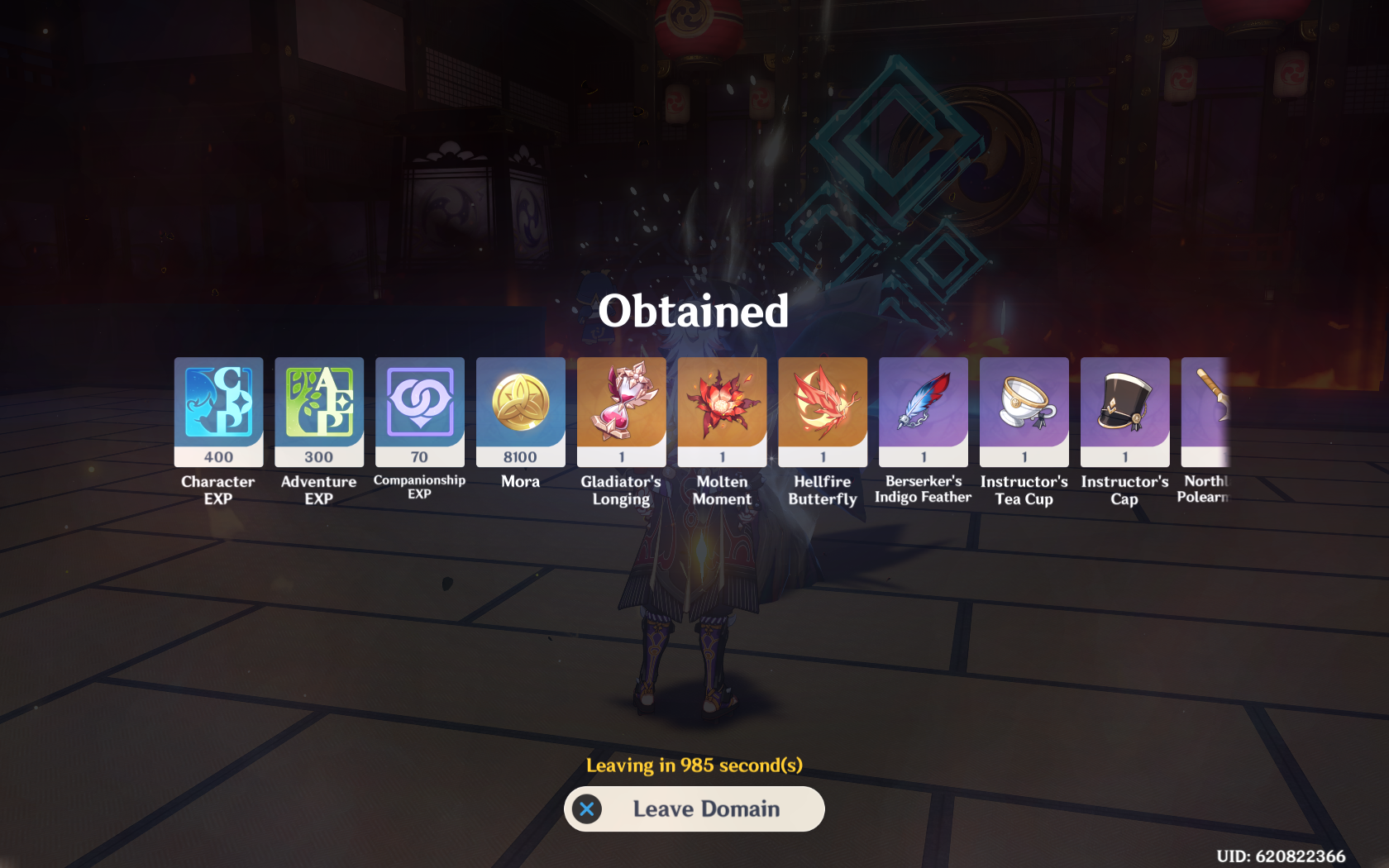Click the X icon on Leave Domain
The width and height of the screenshot is (1389, 868).
point(587,809)
